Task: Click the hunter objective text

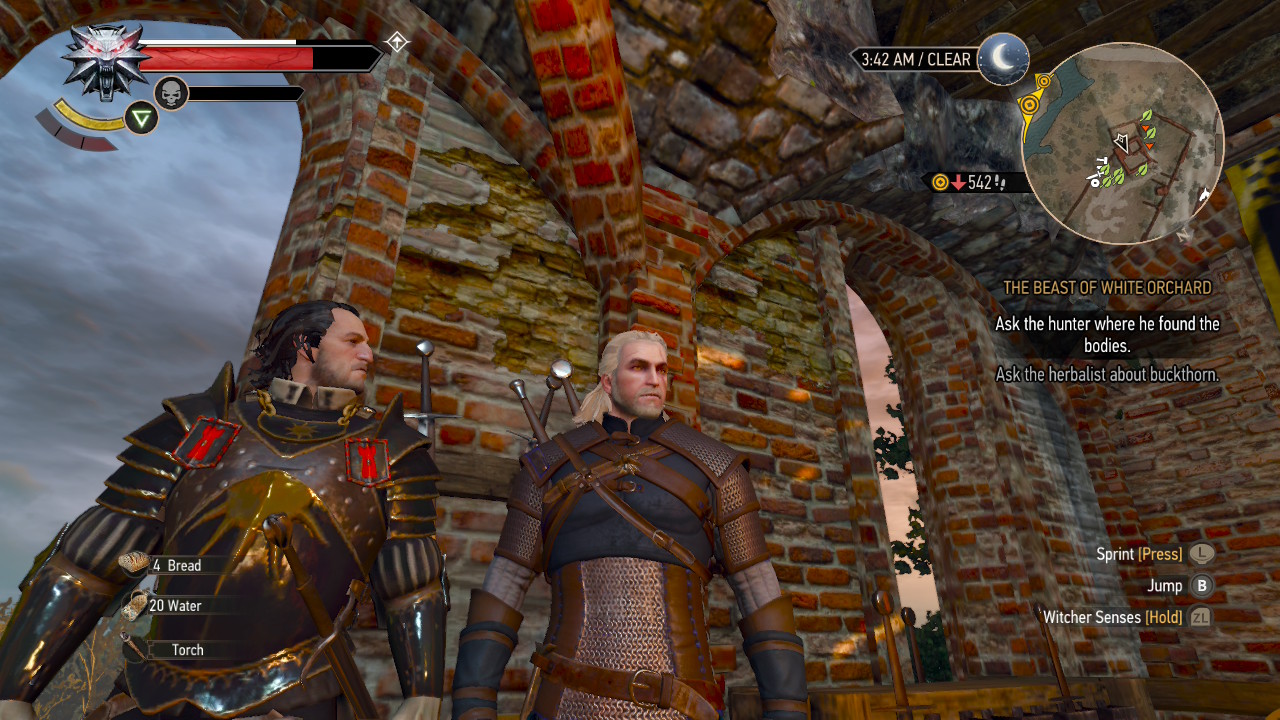Action: coord(1107,335)
